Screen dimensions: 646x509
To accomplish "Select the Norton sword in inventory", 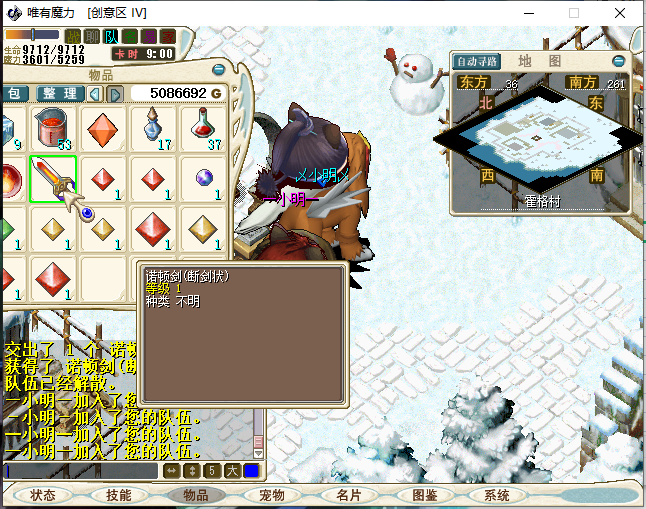I will [x=53, y=179].
